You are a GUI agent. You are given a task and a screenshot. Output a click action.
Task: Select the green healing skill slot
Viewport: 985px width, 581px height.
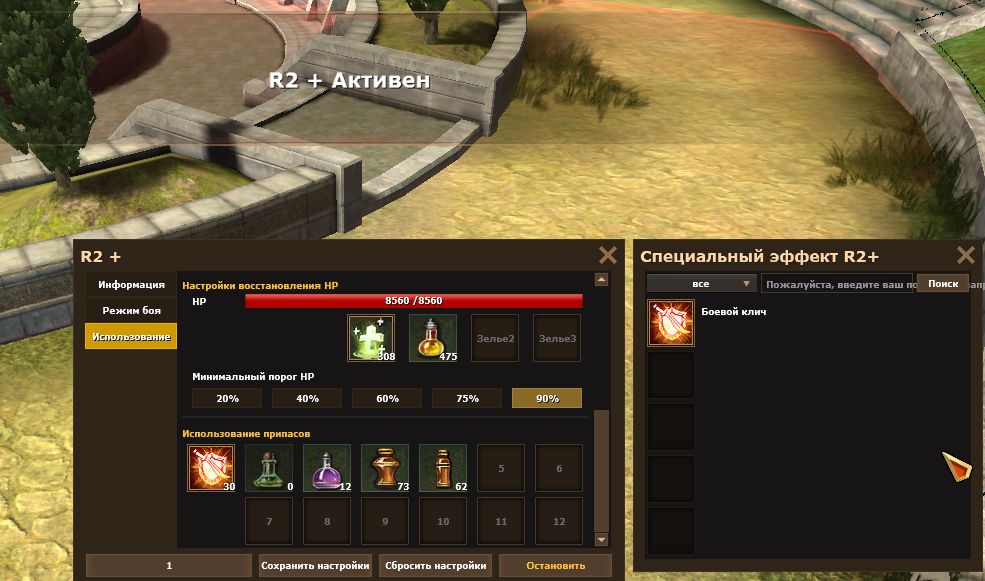point(371,338)
